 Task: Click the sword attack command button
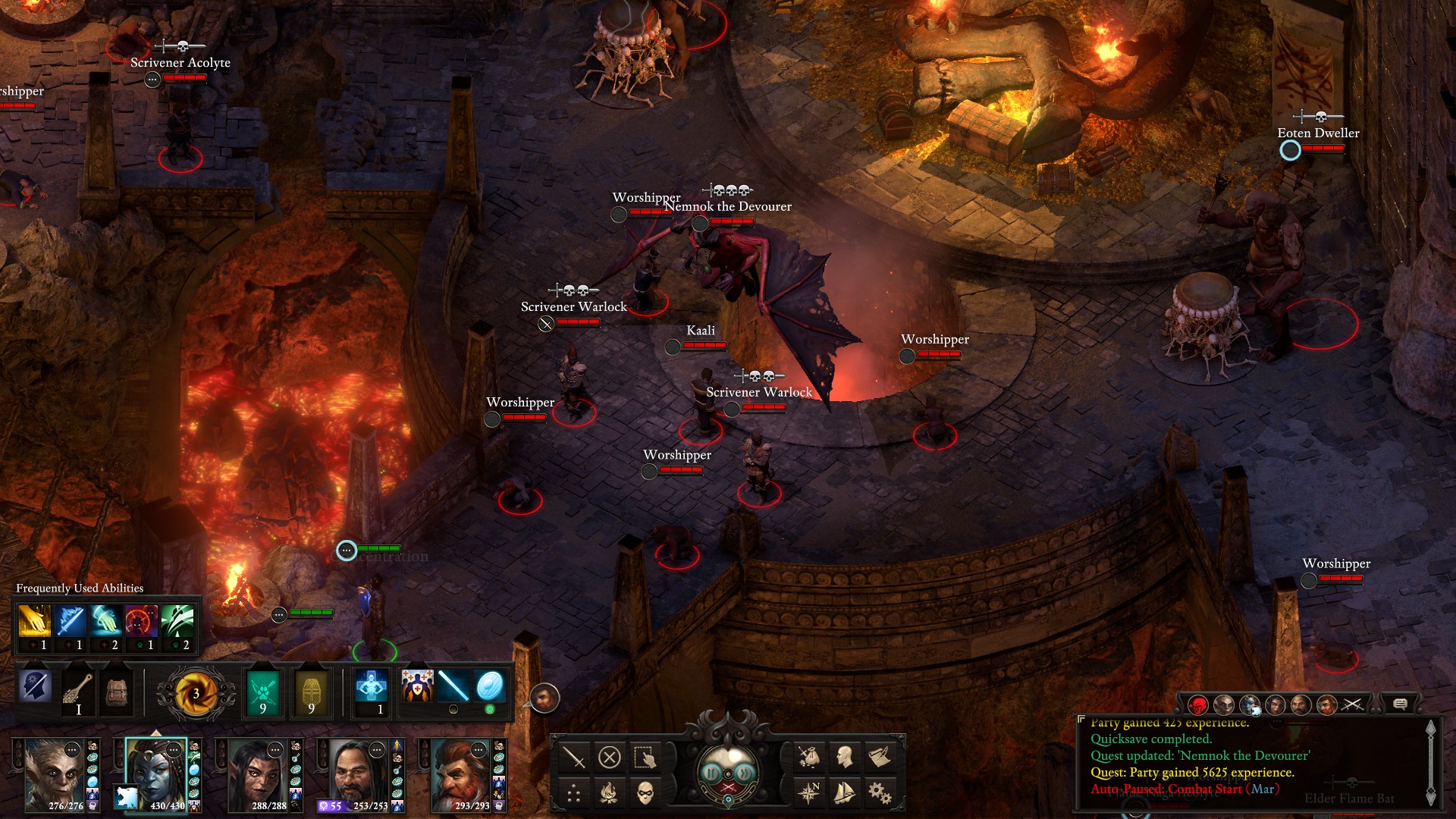click(x=574, y=757)
